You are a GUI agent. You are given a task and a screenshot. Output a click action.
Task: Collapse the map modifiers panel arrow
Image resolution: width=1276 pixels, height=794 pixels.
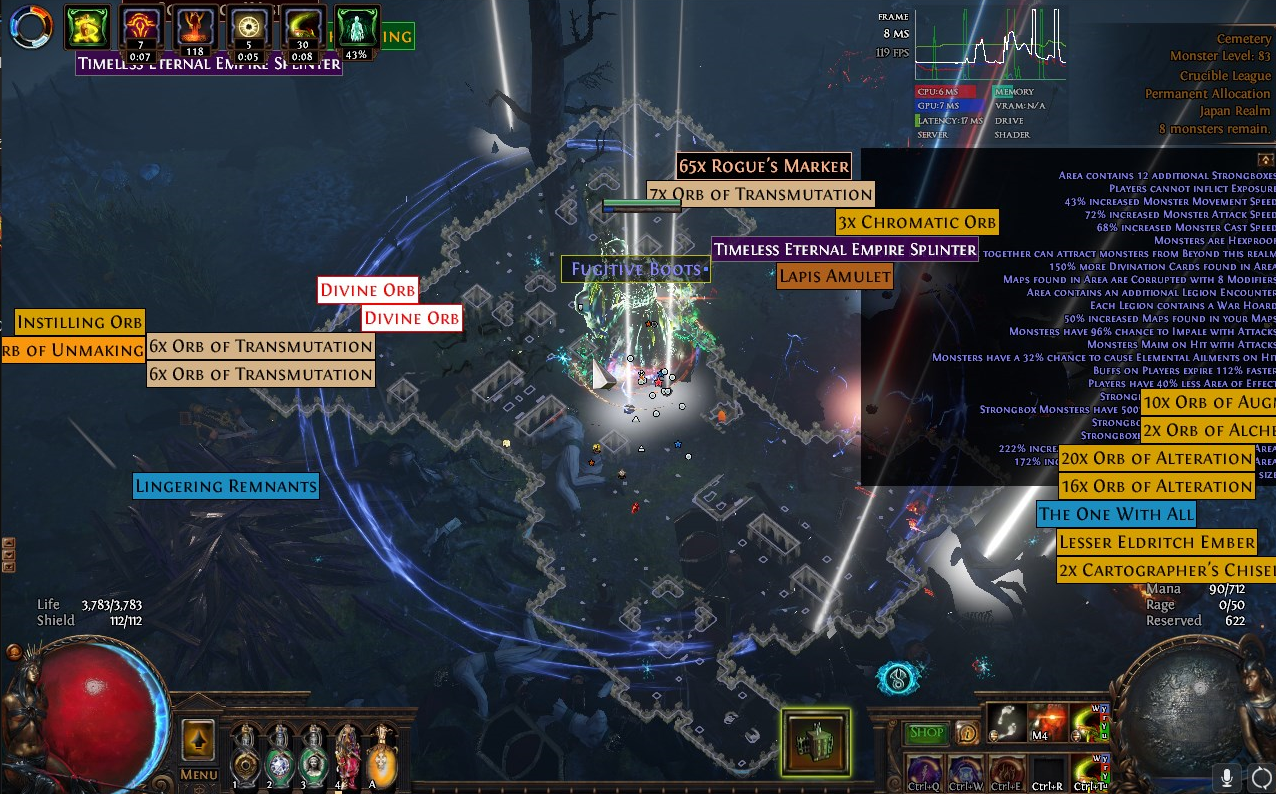point(1266,160)
